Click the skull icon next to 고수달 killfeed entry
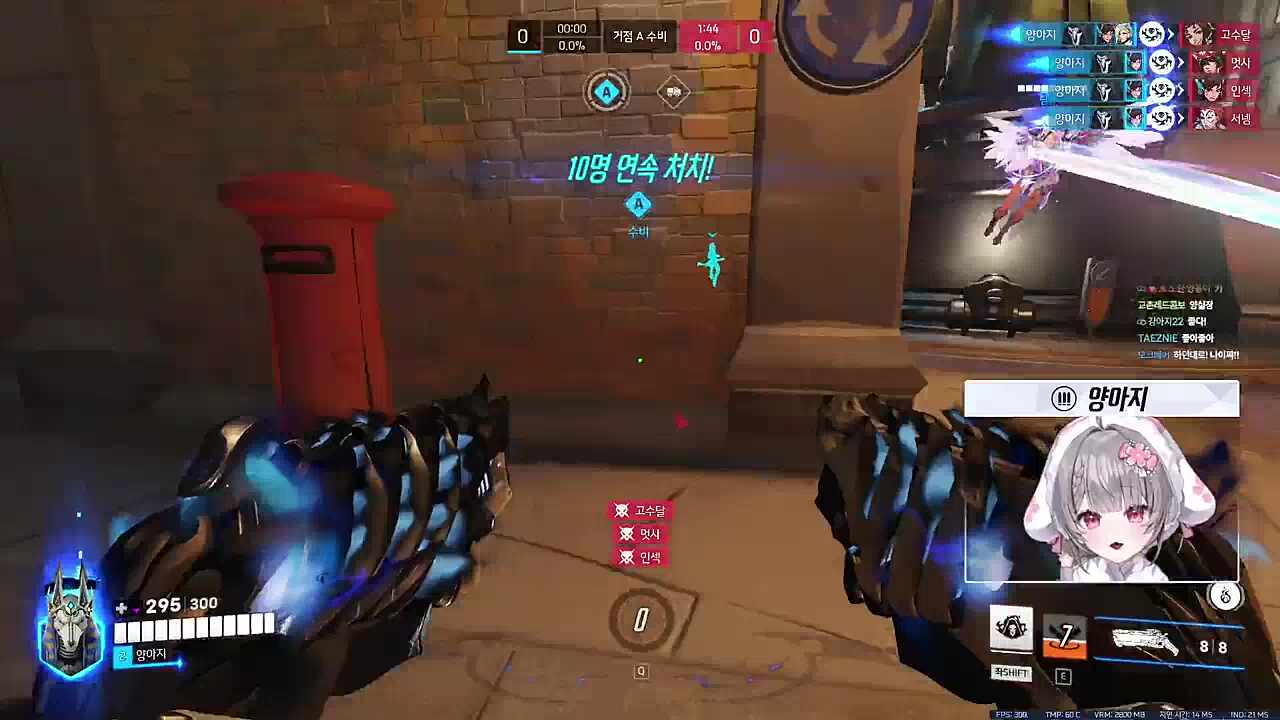 621,511
